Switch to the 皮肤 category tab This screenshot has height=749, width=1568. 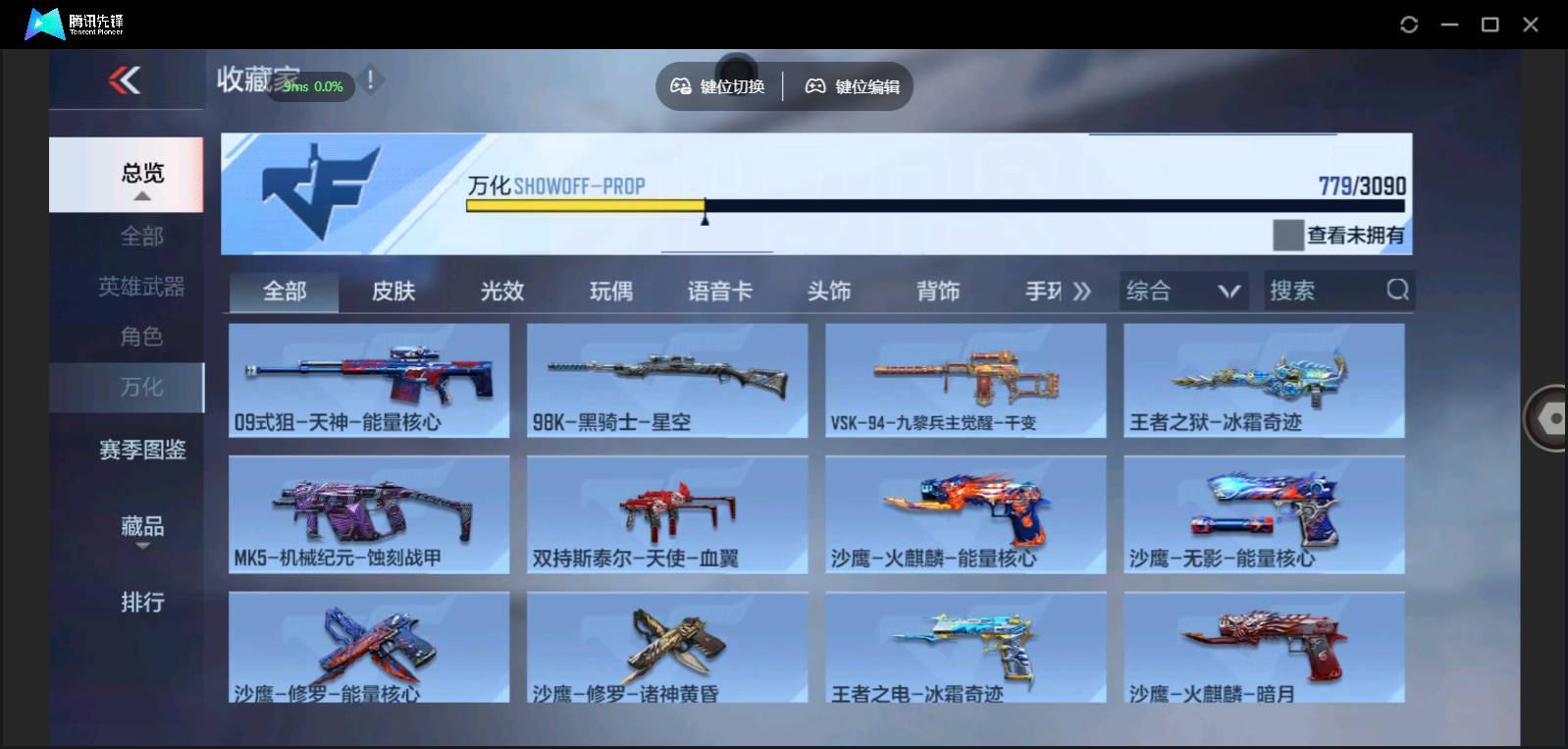(393, 291)
